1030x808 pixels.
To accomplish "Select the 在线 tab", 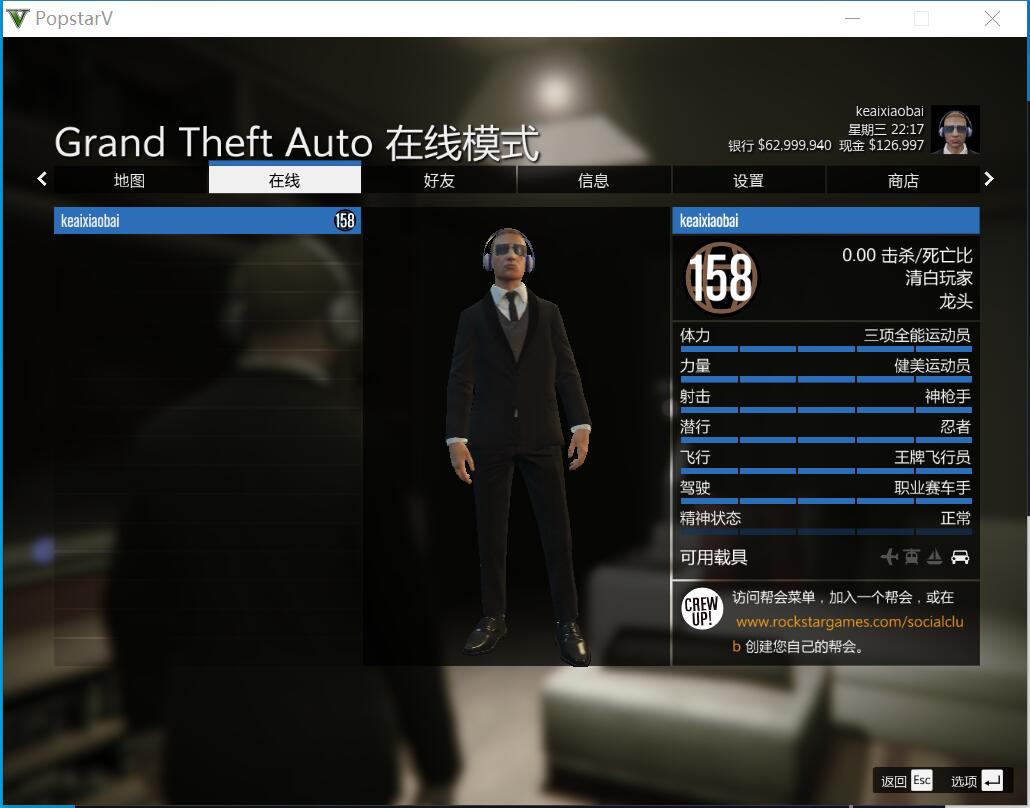I will [285, 180].
